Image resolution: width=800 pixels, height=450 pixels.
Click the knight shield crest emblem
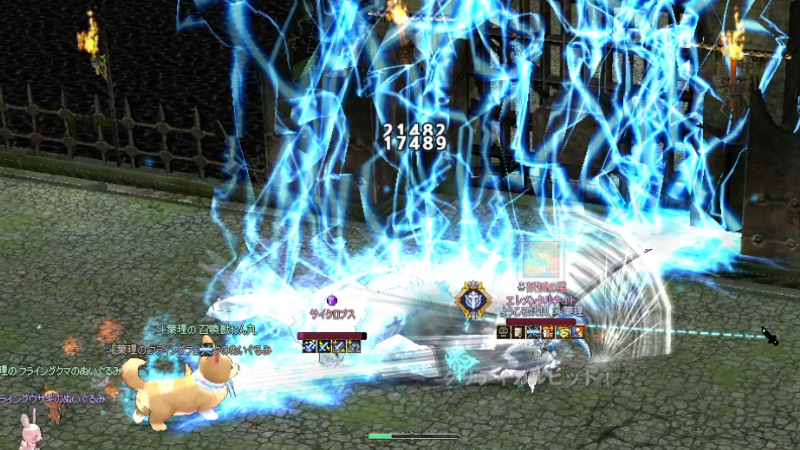[471, 301]
